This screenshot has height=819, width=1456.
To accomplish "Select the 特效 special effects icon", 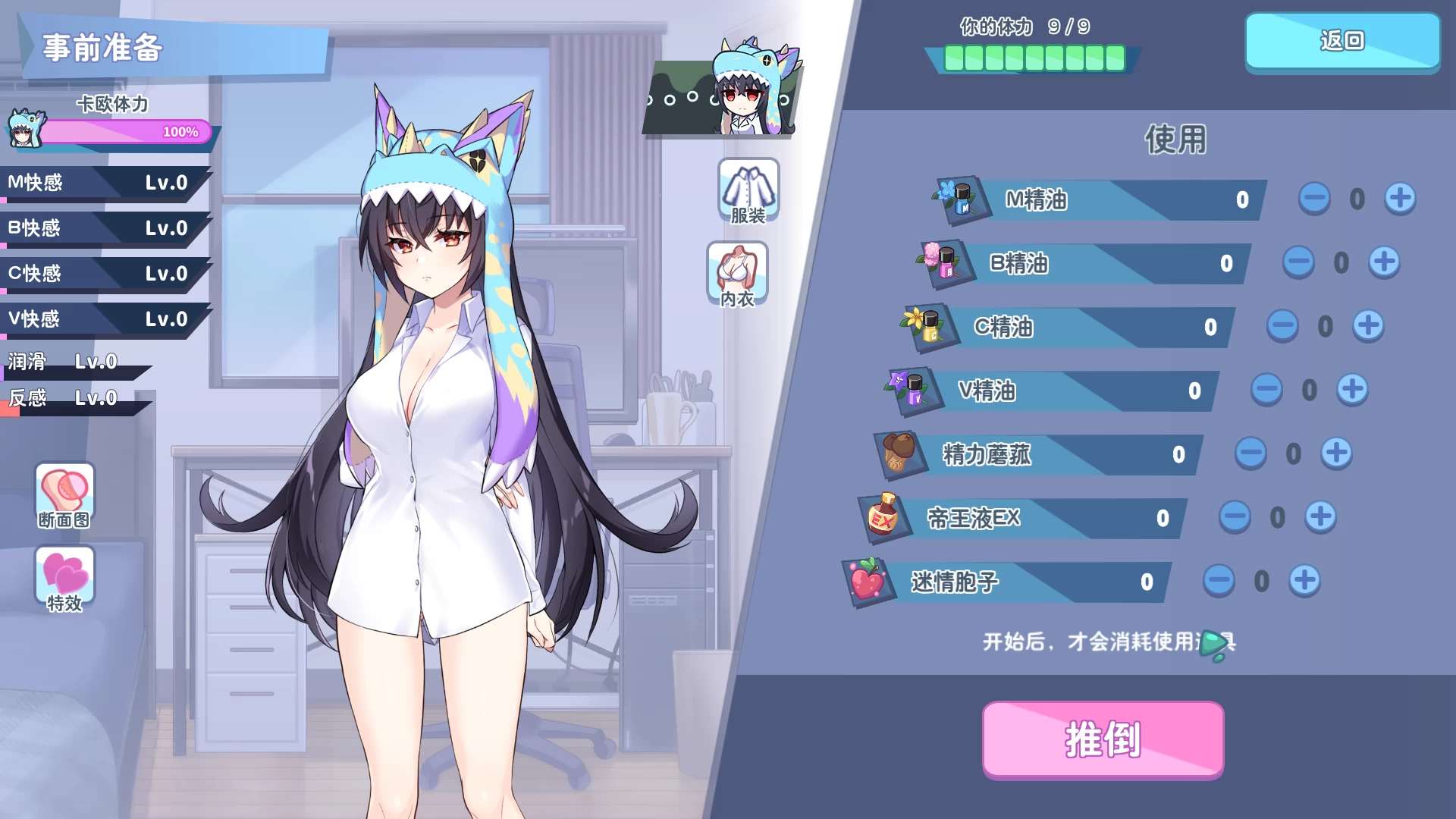I will (64, 579).
